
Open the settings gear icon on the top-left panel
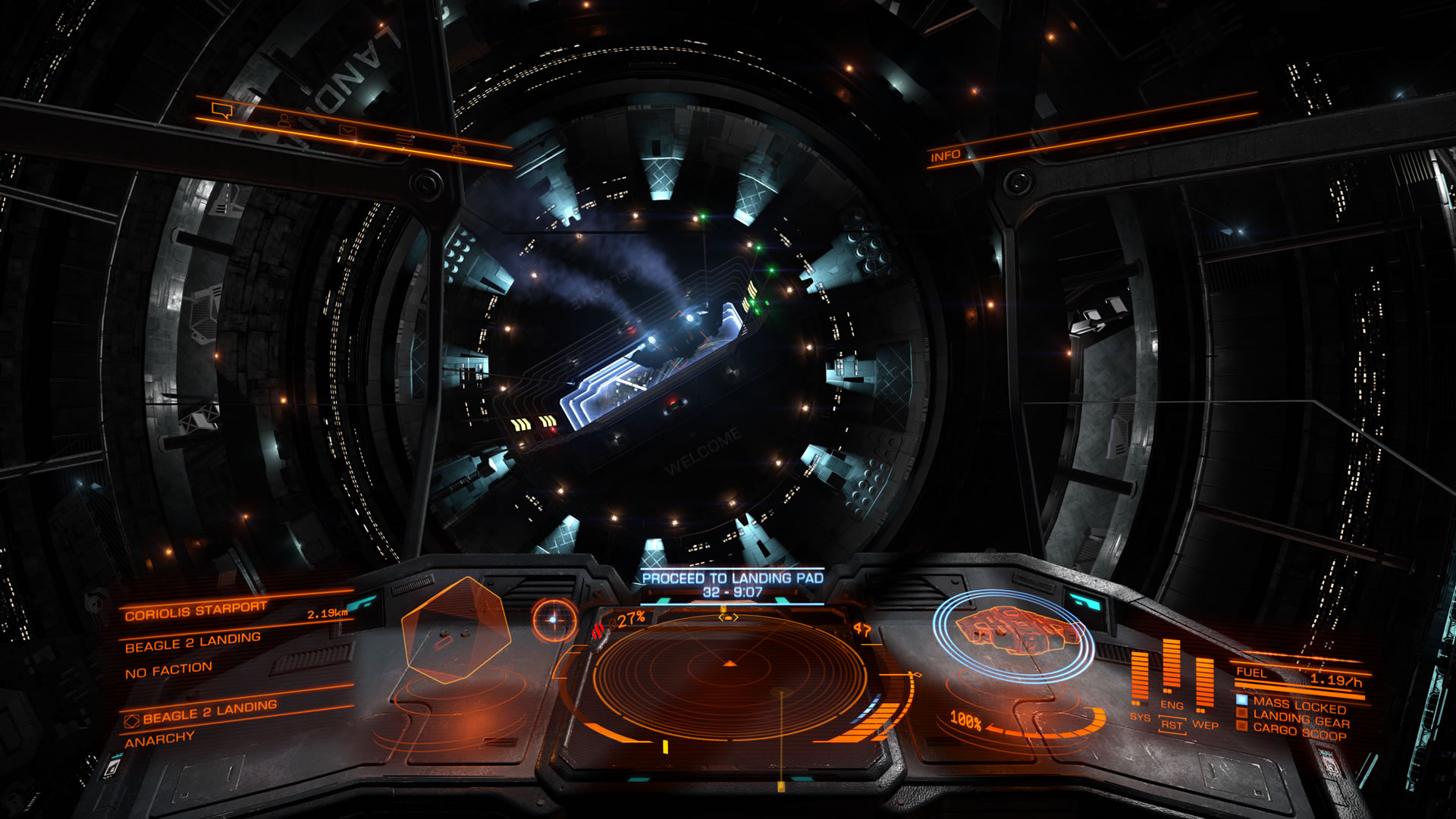point(460,149)
